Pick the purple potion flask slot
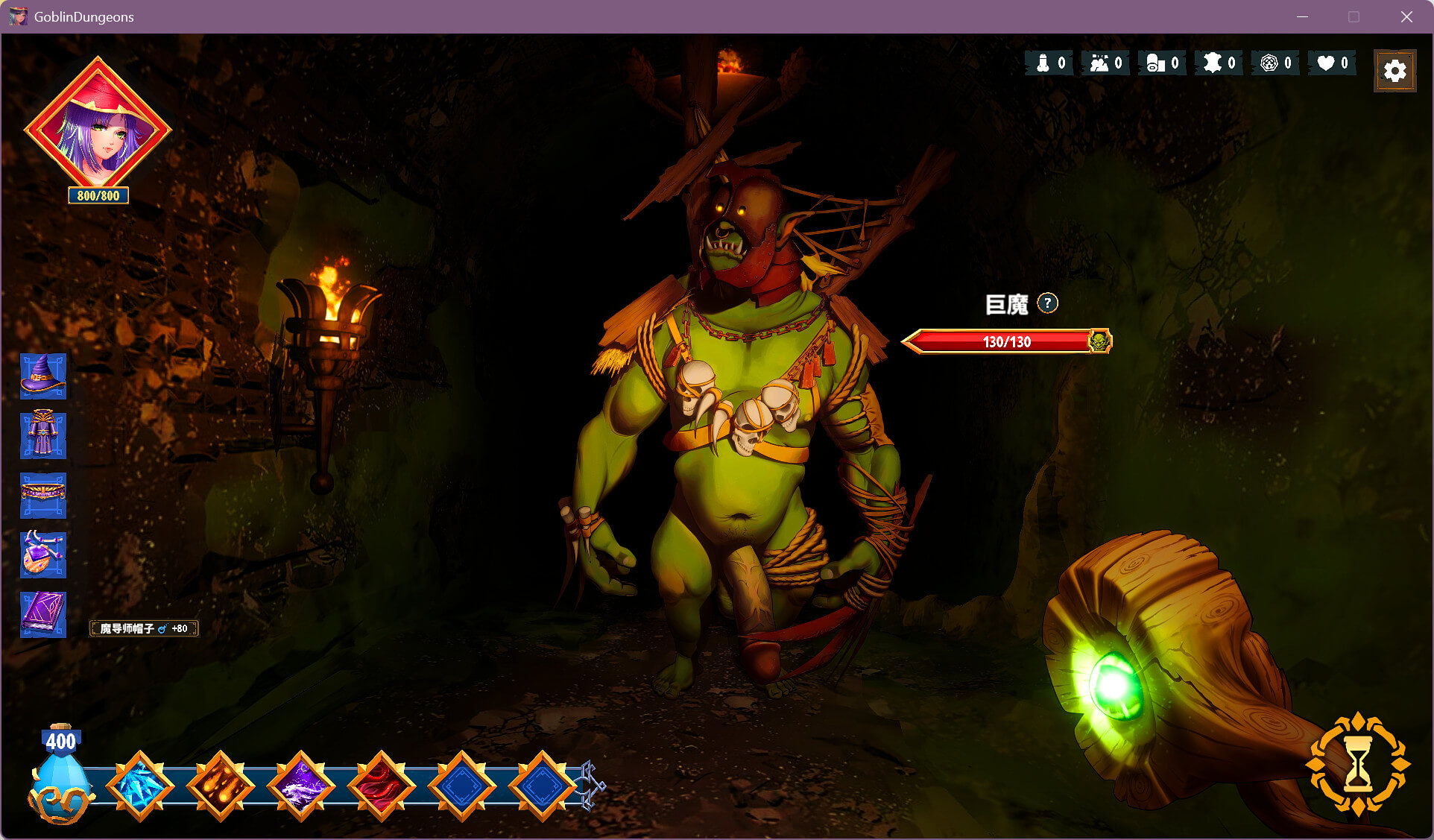Image resolution: width=1434 pixels, height=840 pixels. coord(43,555)
